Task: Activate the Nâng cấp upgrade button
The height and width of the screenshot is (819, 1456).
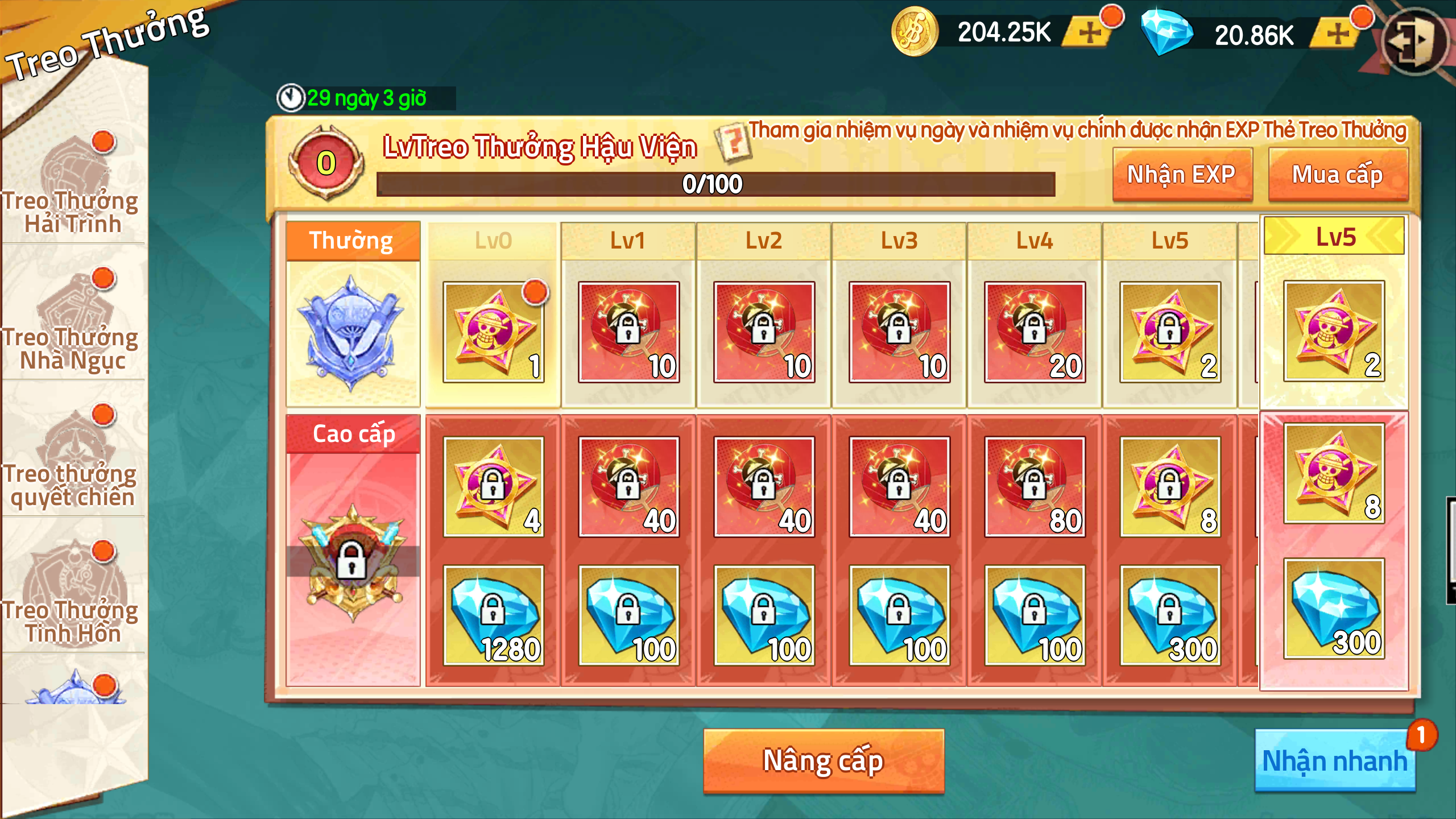Action: 824,761
